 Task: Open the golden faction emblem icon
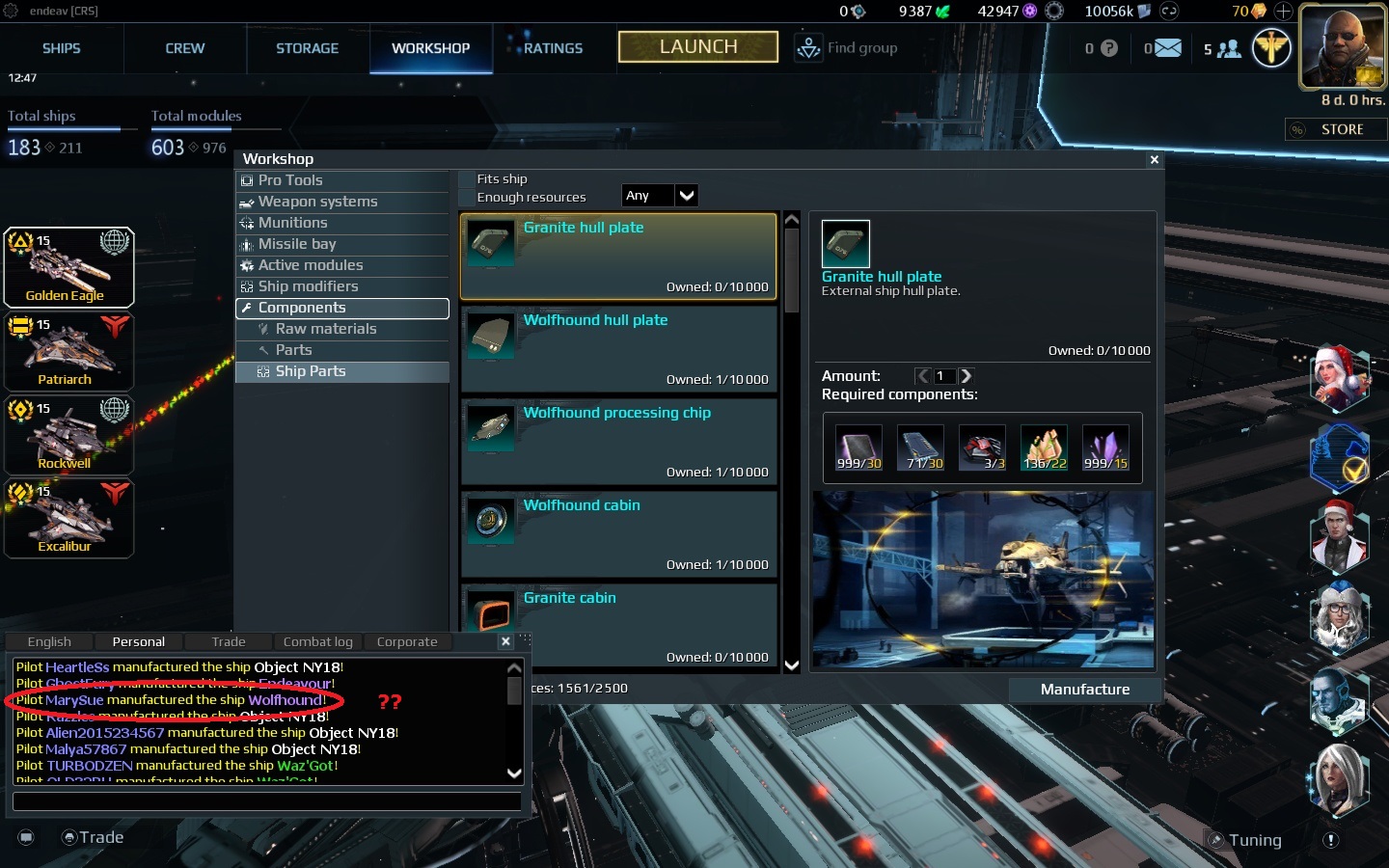click(1271, 47)
